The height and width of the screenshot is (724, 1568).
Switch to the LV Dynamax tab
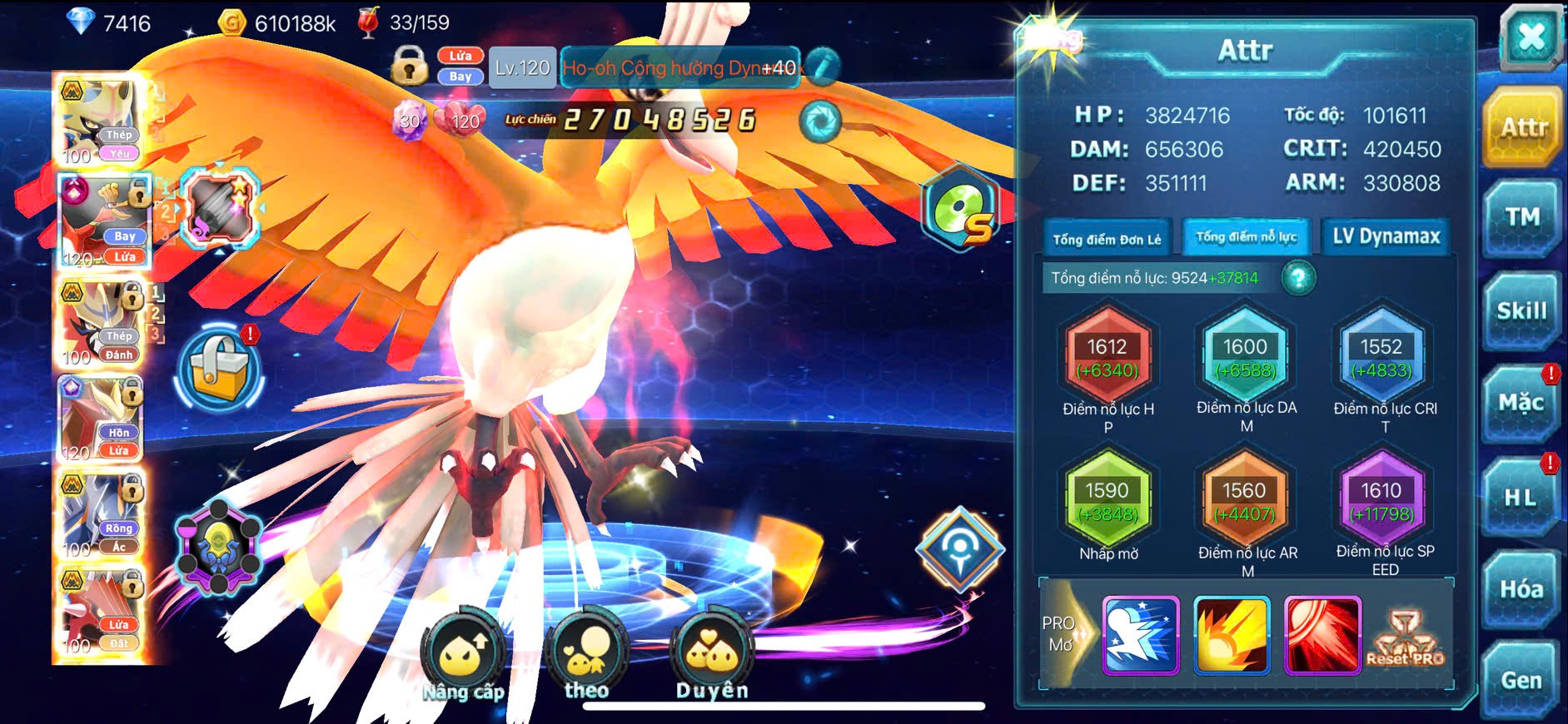pos(1386,237)
